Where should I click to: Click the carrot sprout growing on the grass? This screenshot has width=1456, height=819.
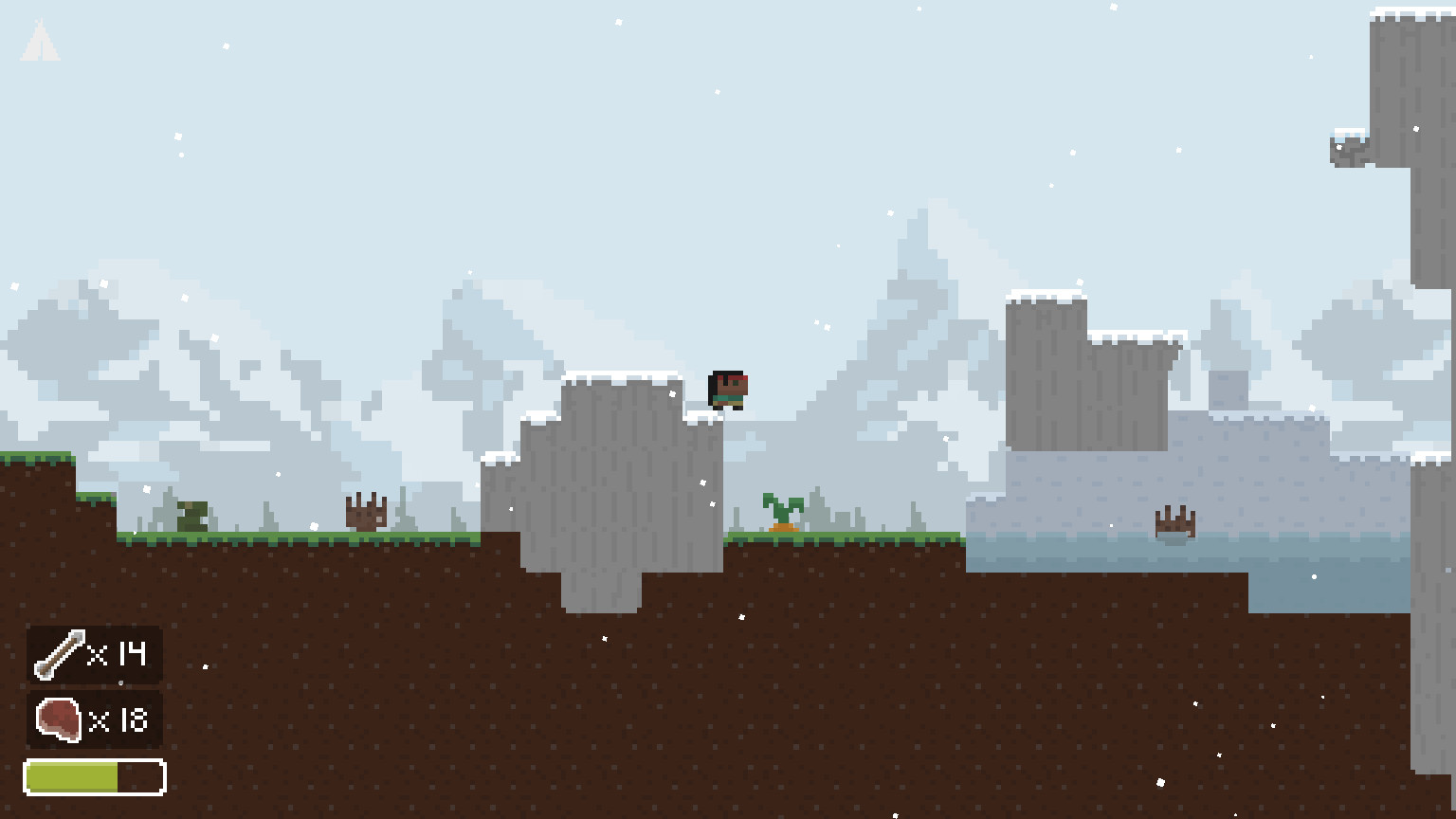point(781,512)
